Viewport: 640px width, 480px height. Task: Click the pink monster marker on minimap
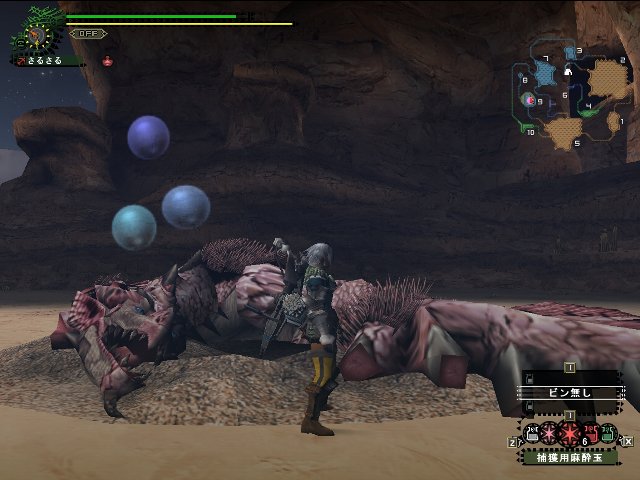(x=529, y=99)
